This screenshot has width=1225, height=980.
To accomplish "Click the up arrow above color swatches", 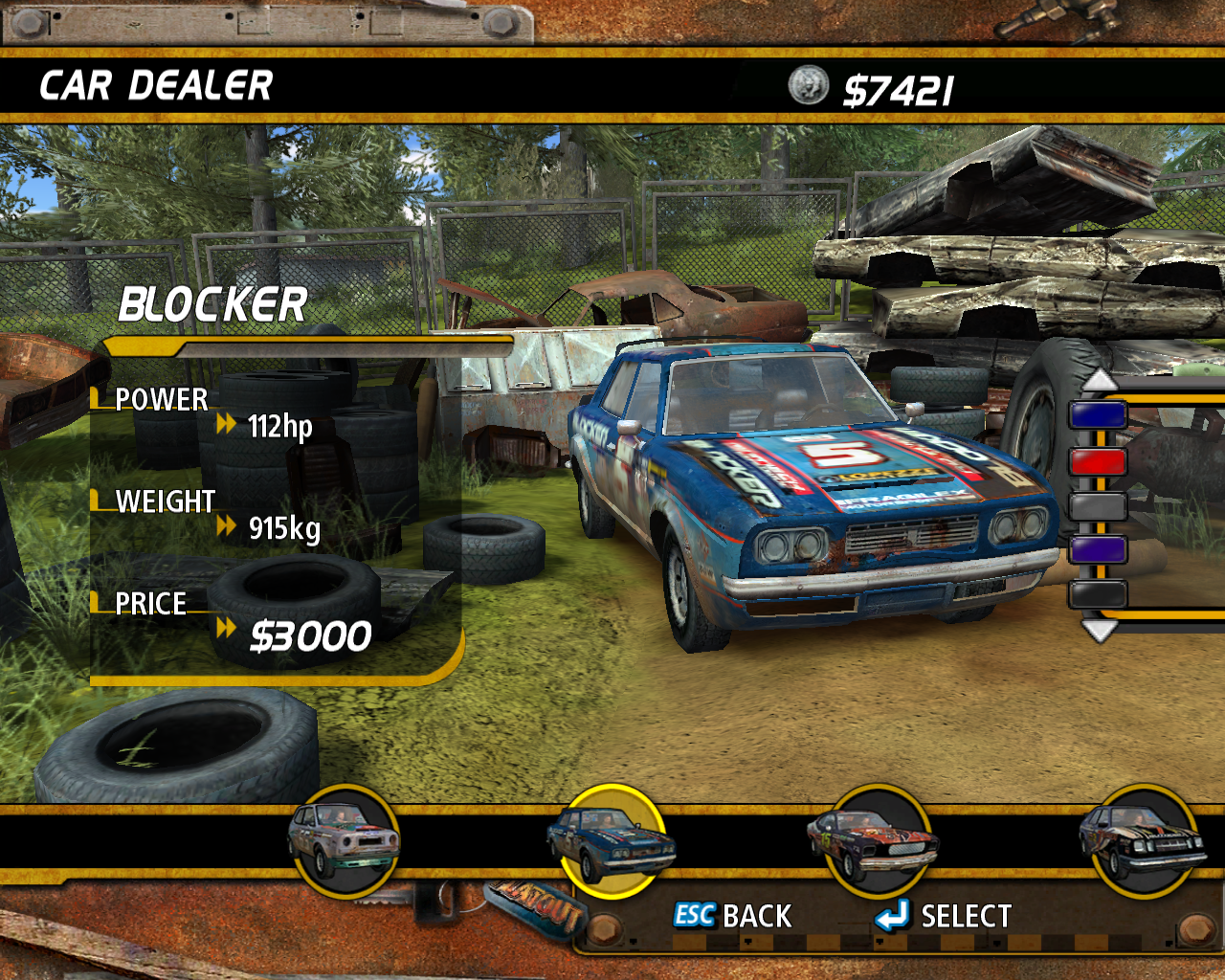I will pos(1099,381).
